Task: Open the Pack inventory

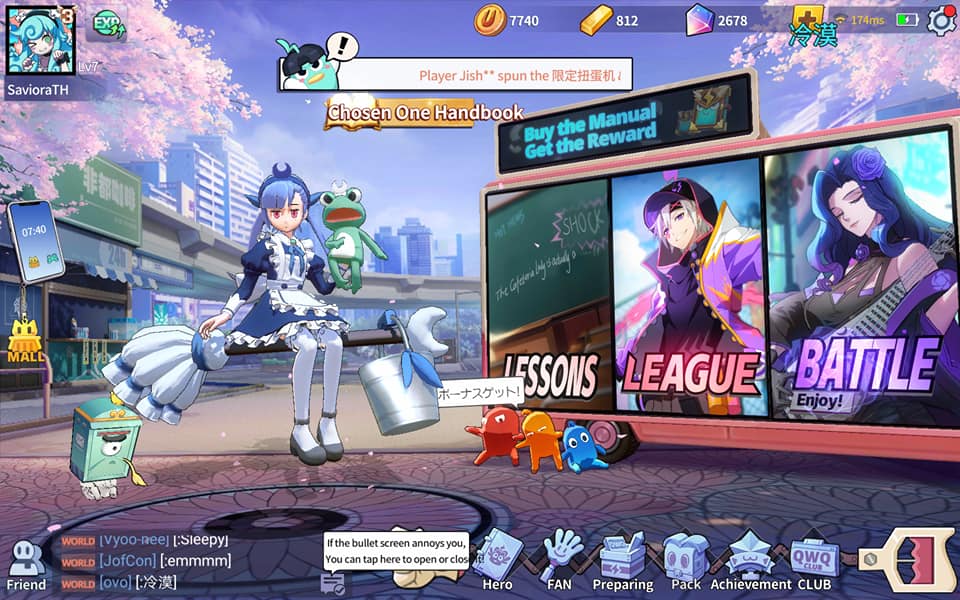Action: click(686, 562)
